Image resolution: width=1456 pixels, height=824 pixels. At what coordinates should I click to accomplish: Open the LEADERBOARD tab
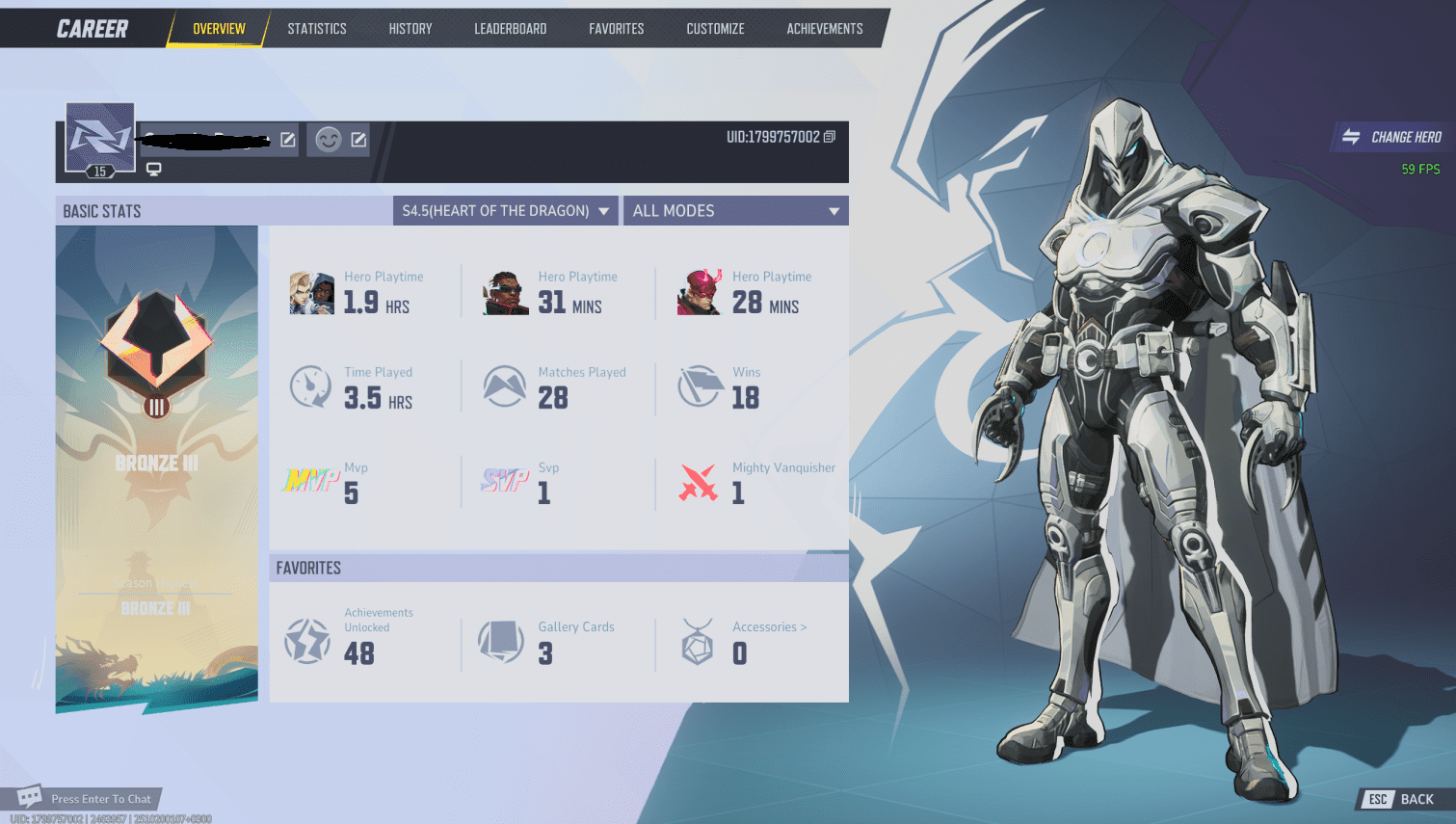(510, 28)
